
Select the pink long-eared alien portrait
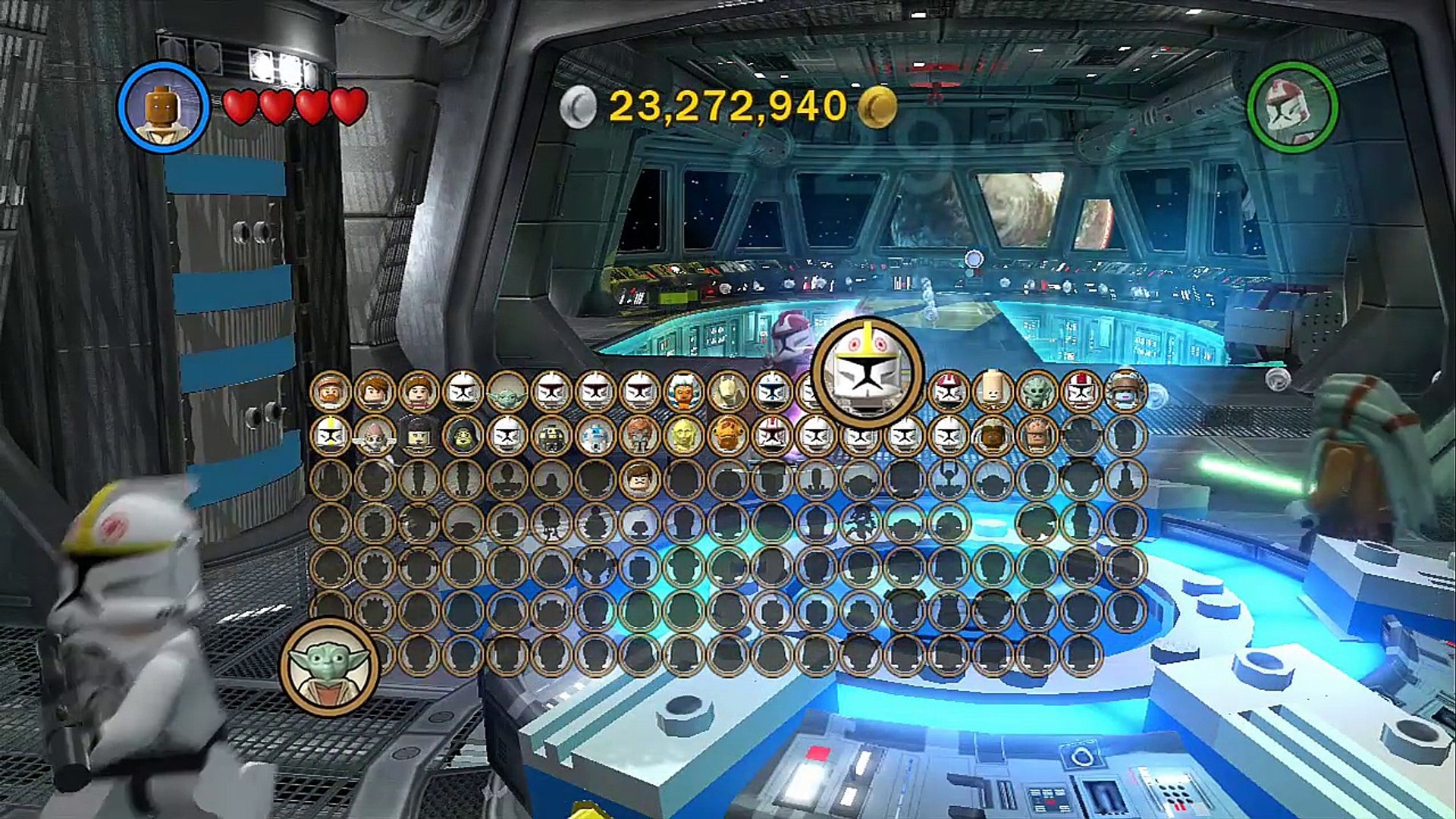(x=375, y=436)
